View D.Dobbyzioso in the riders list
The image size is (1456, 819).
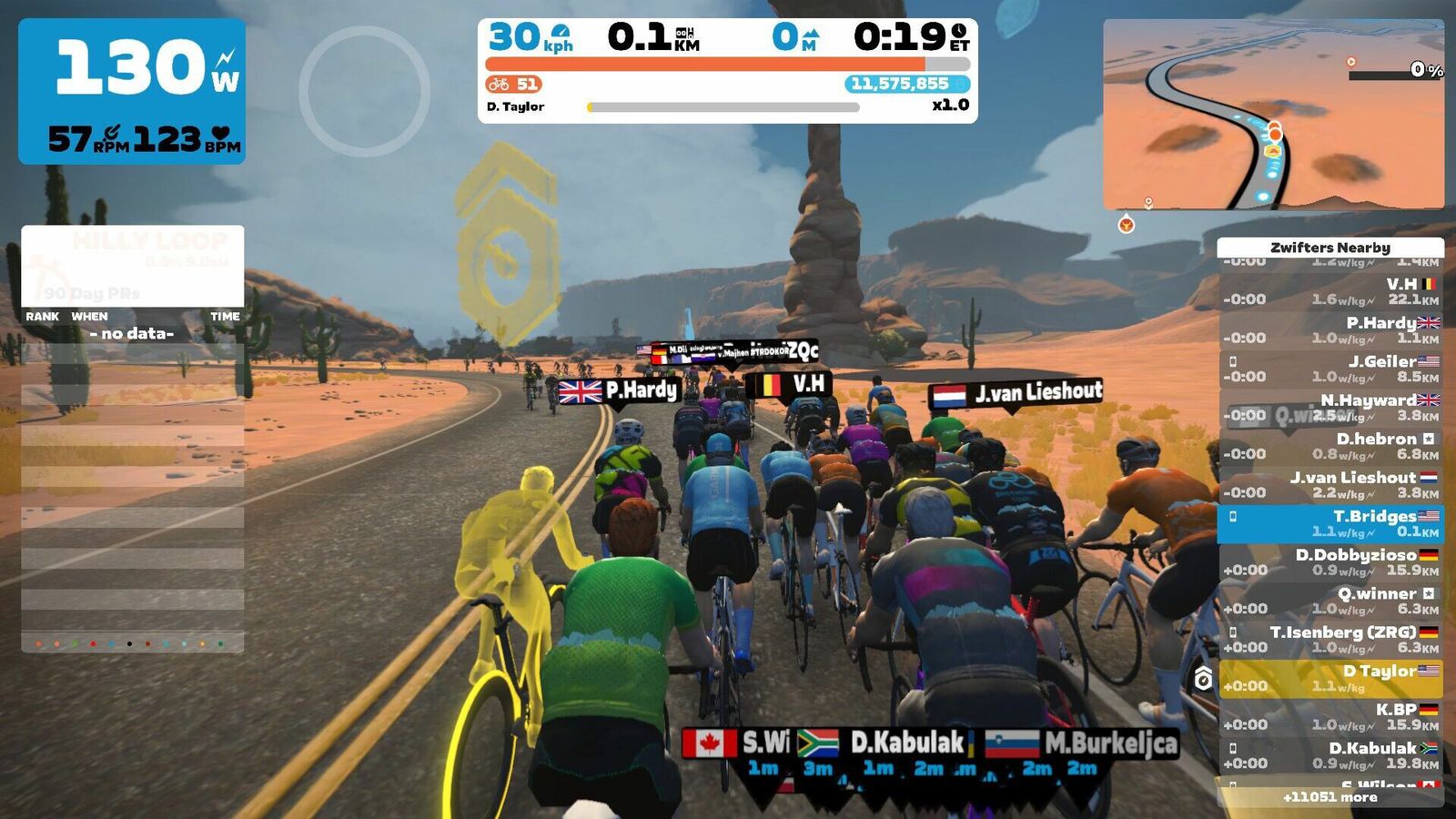(1330, 562)
